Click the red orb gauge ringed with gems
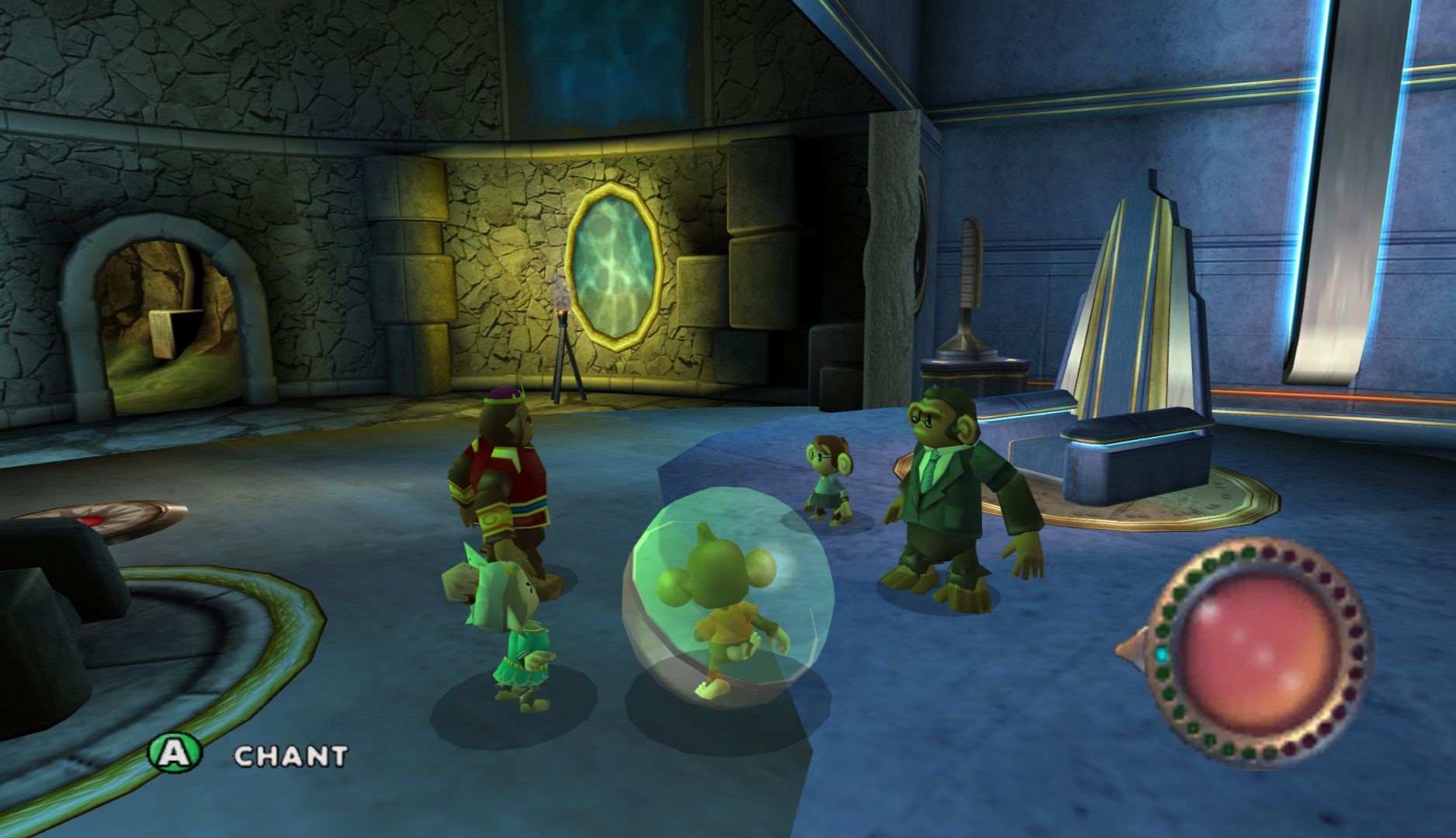Viewport: 1456px width, 838px height. 1258,652
